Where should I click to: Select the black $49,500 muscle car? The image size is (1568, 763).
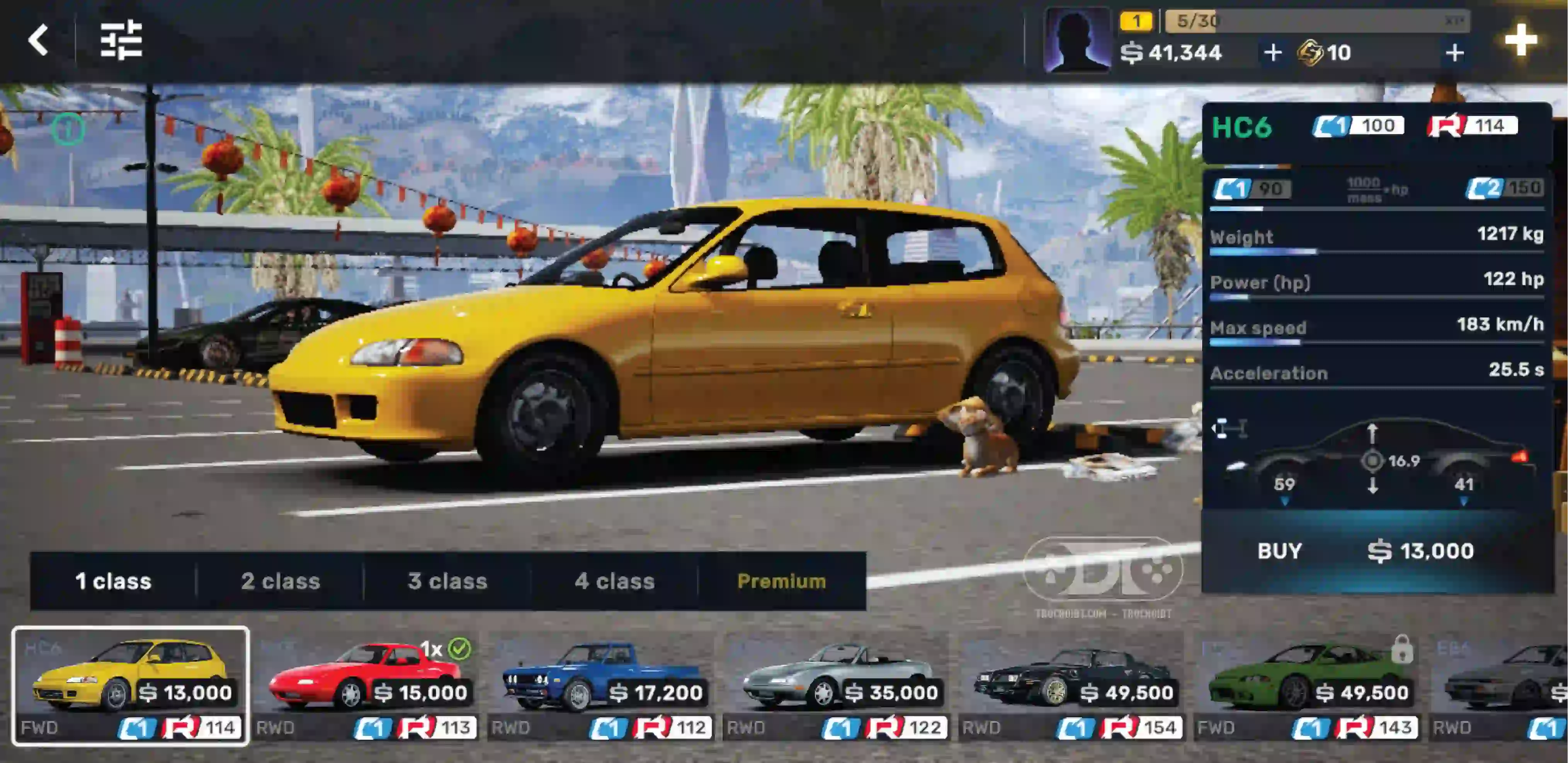coord(1072,685)
